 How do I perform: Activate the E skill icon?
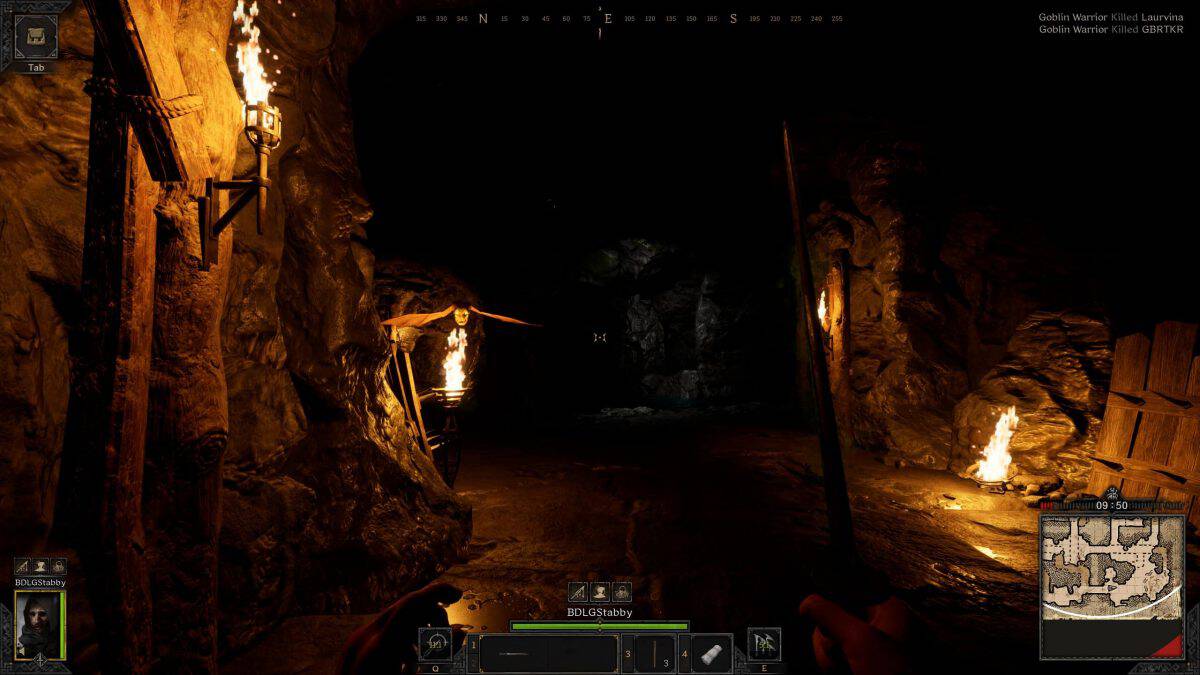coord(764,644)
